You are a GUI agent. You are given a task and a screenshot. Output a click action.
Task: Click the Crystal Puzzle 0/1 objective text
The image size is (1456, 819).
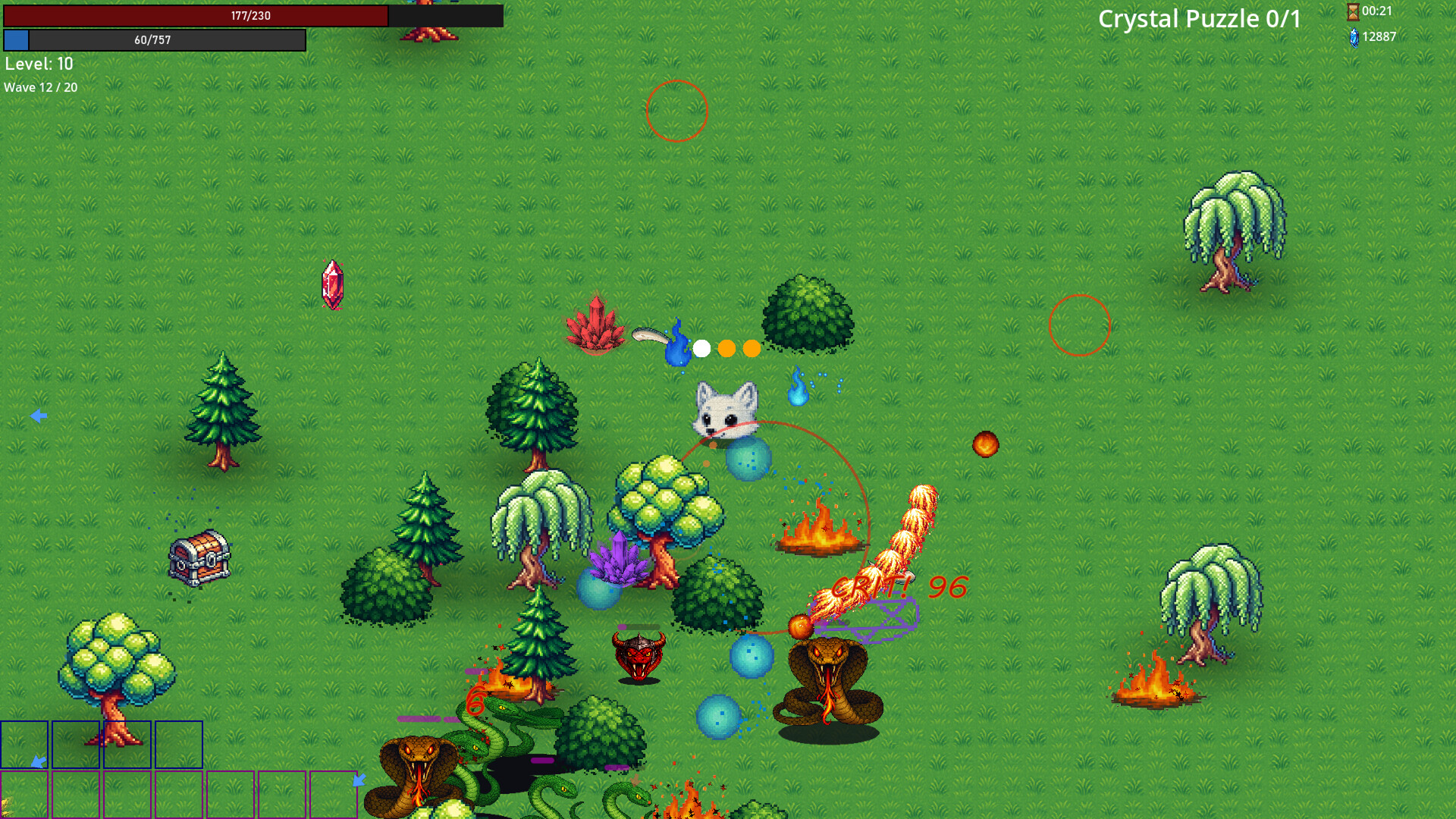[x=1197, y=19]
